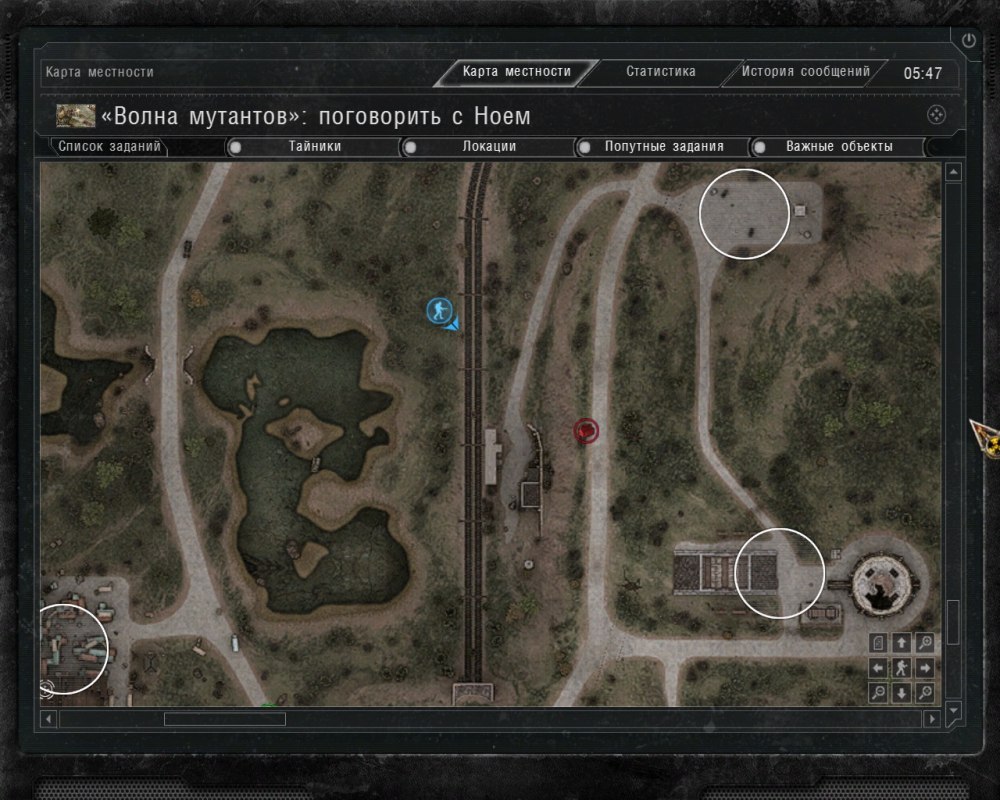Pan the map left with the arrow button
The image size is (1000, 800).
(x=878, y=668)
